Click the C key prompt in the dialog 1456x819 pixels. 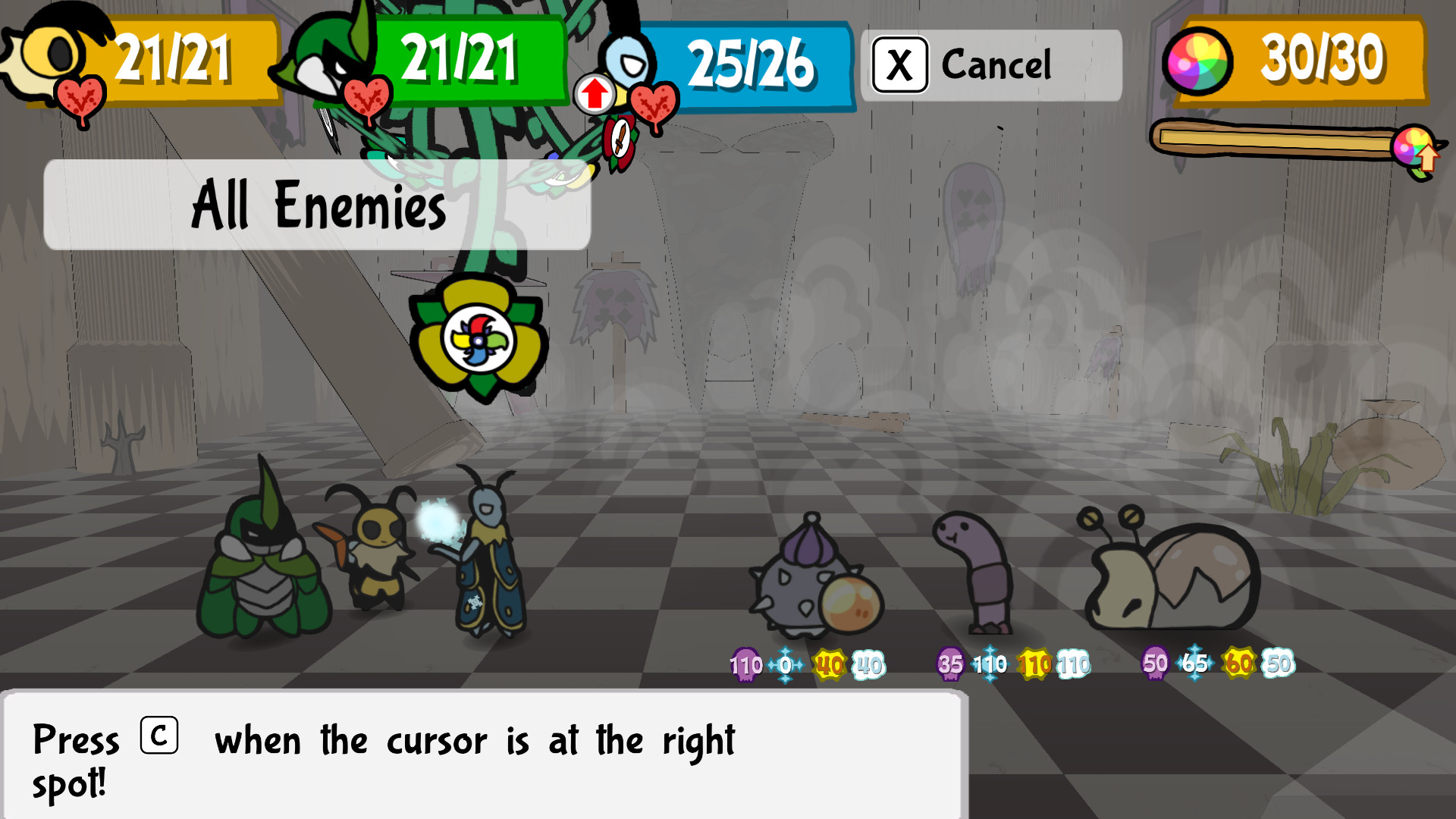(159, 732)
